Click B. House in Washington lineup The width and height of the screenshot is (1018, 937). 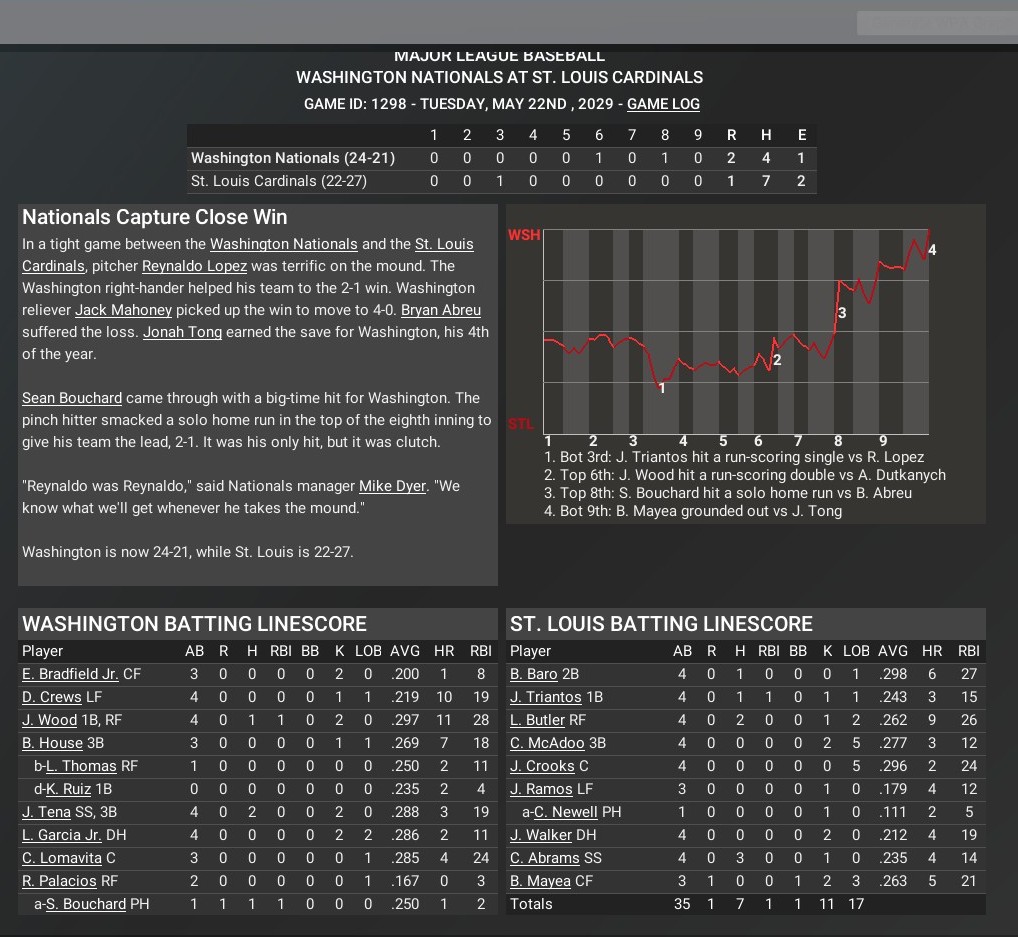(52, 743)
